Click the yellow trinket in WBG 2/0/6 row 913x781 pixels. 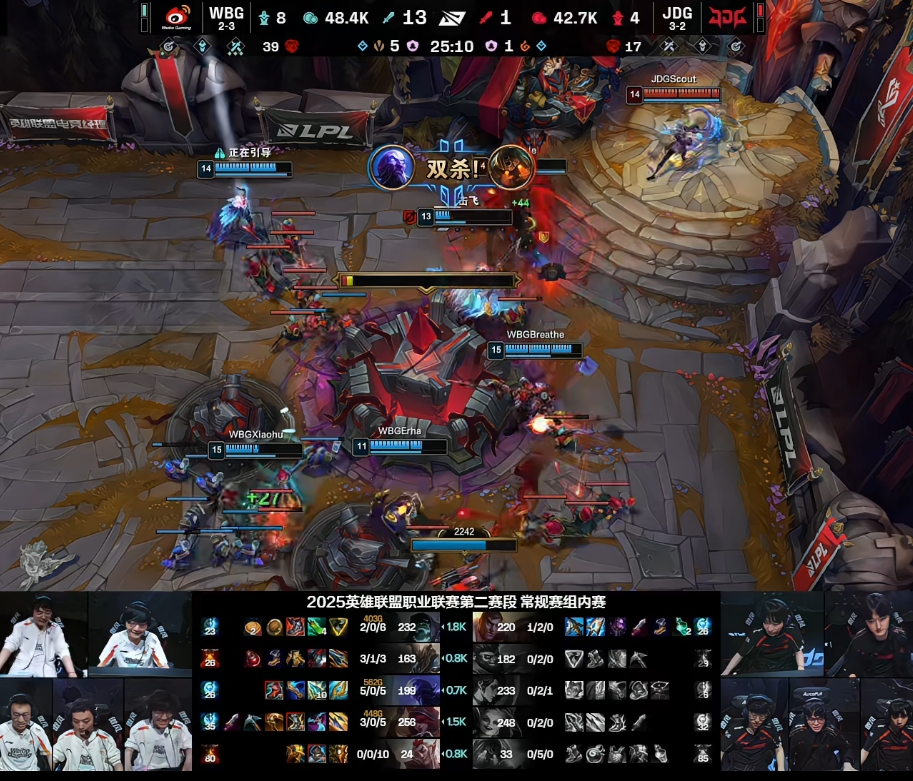click(x=340, y=627)
